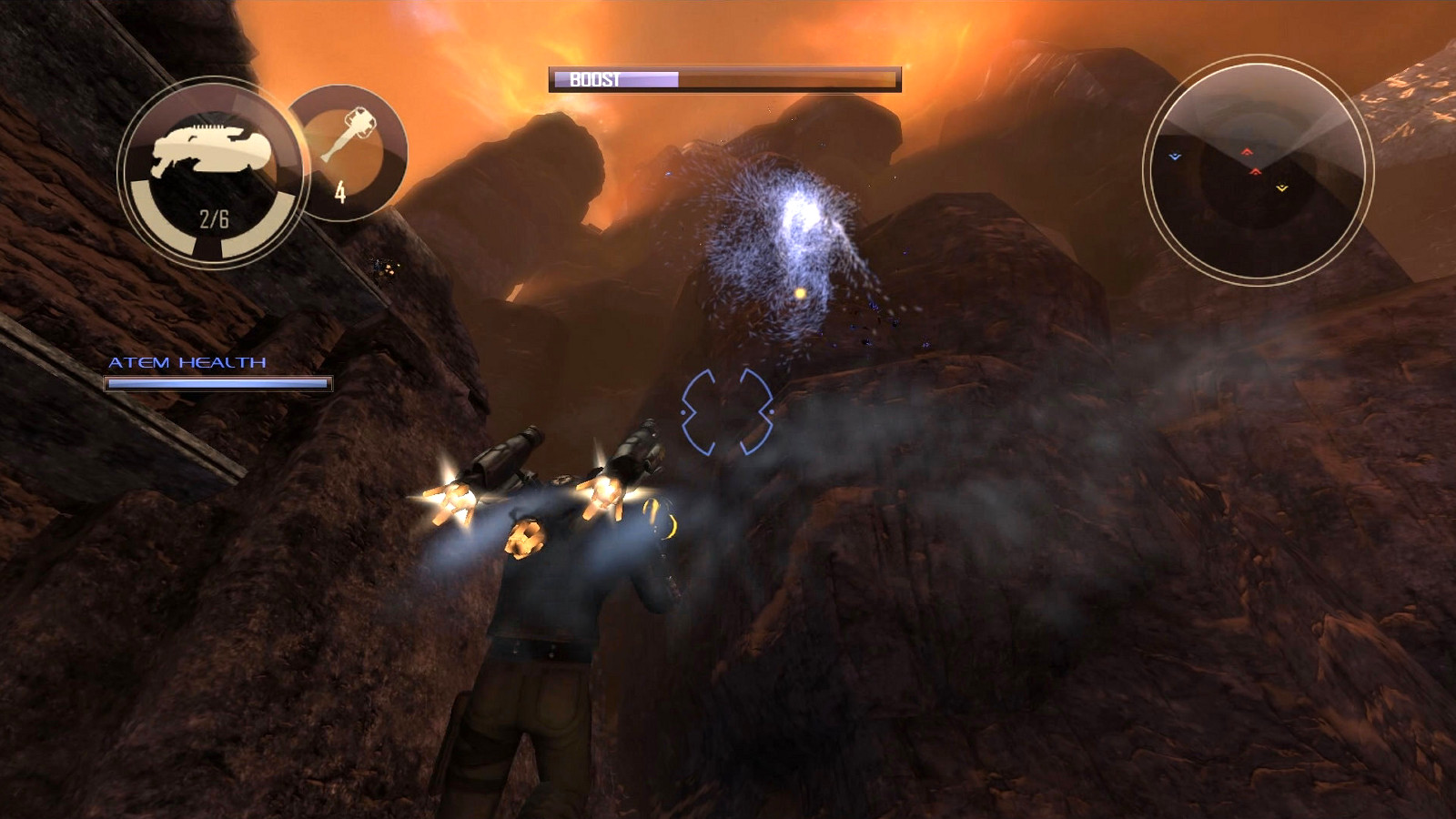
Task: Open the circular radar minimap
Action: (1258, 169)
